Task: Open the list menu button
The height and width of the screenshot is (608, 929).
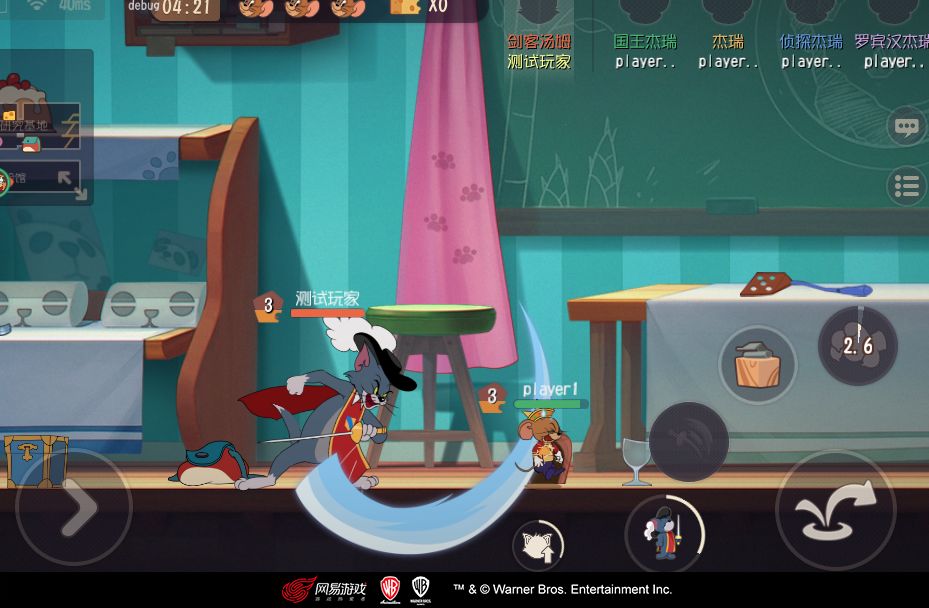Action: click(906, 186)
